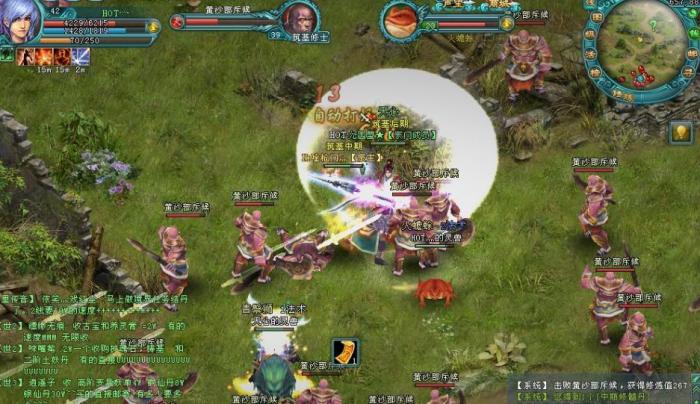Select the targeted enemy's portrait
The image size is (700, 404).
298,18
